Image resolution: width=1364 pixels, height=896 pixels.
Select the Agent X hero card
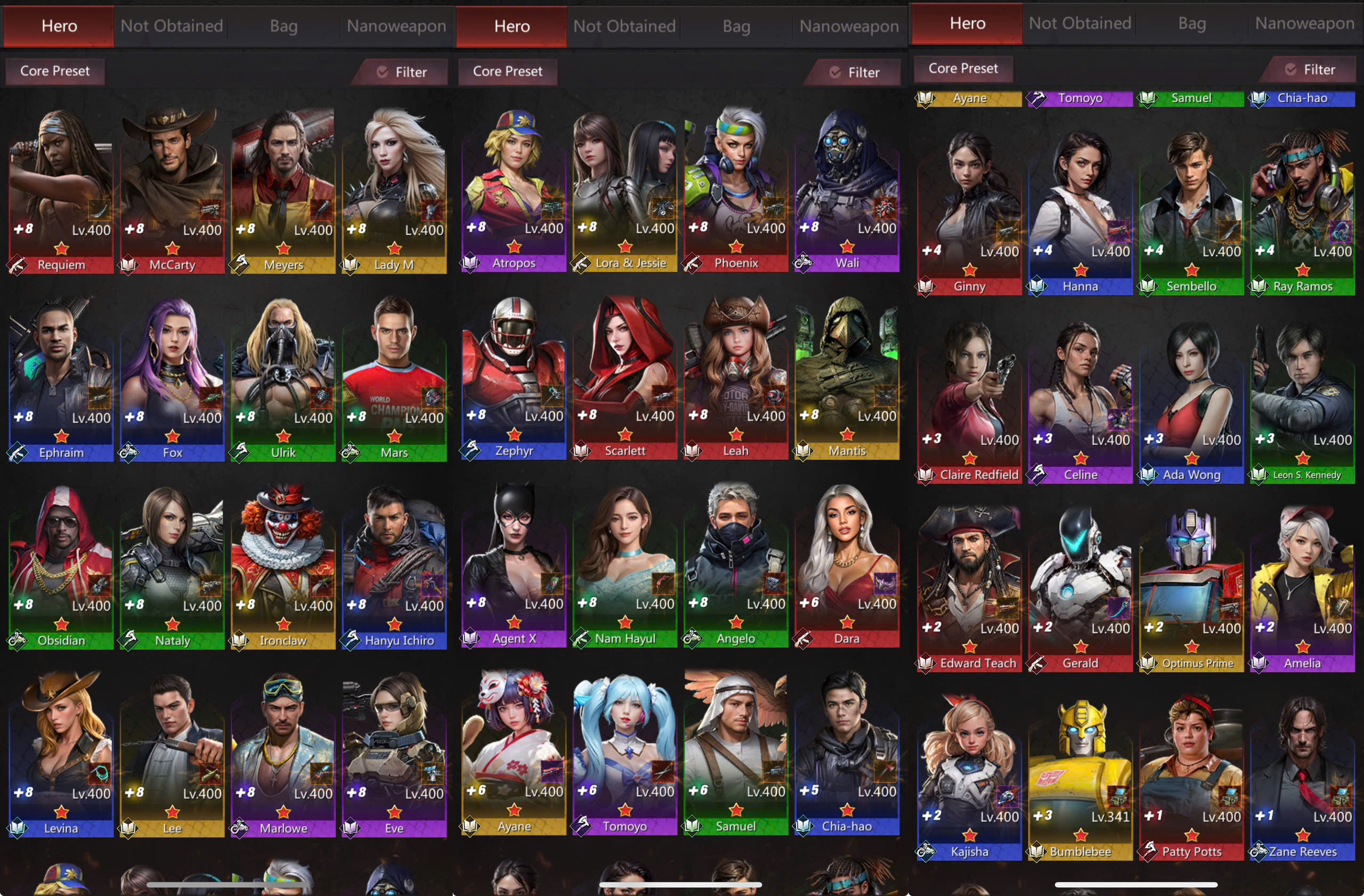tap(514, 563)
